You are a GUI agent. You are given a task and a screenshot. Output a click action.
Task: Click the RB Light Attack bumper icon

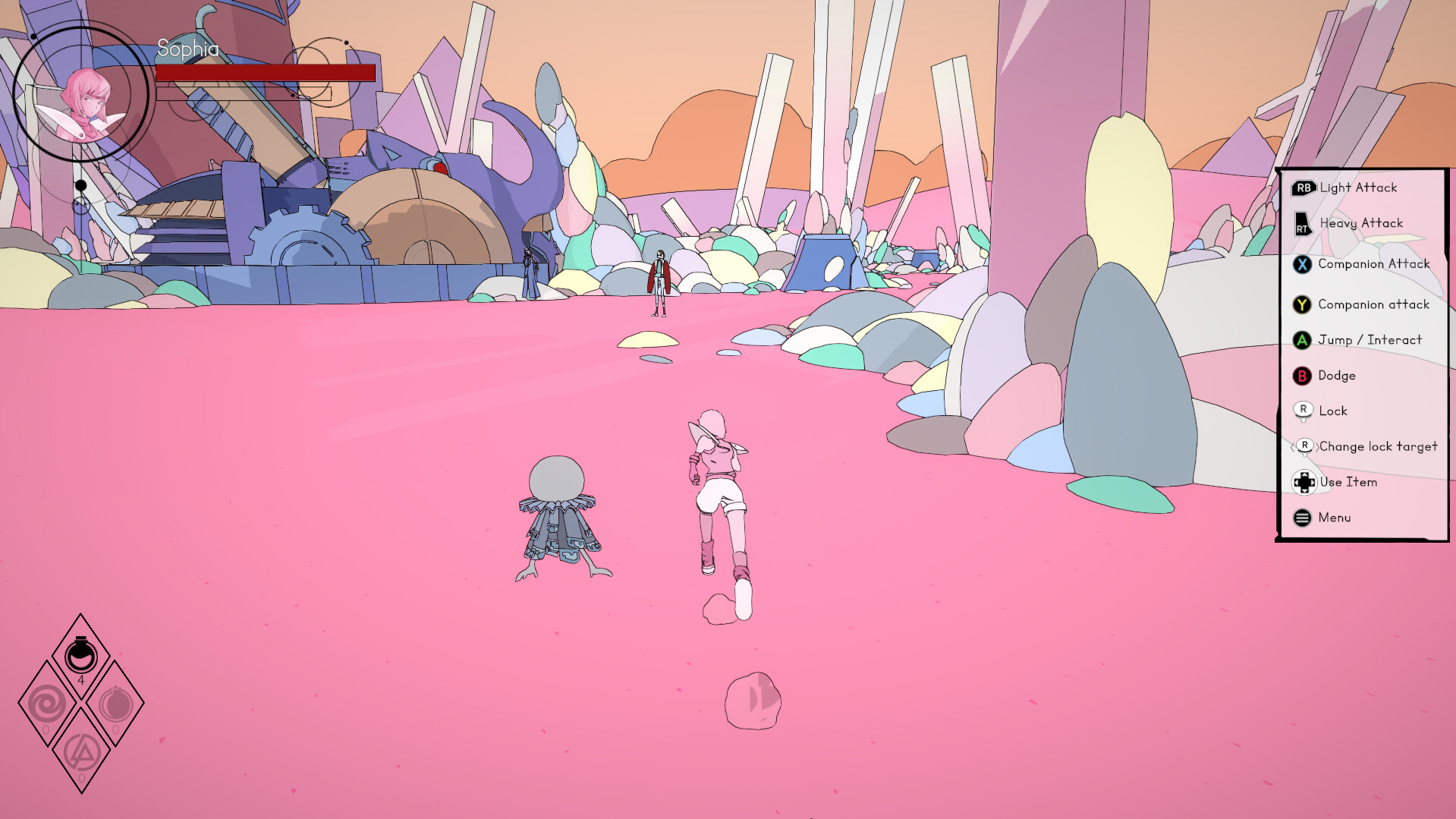[1304, 187]
